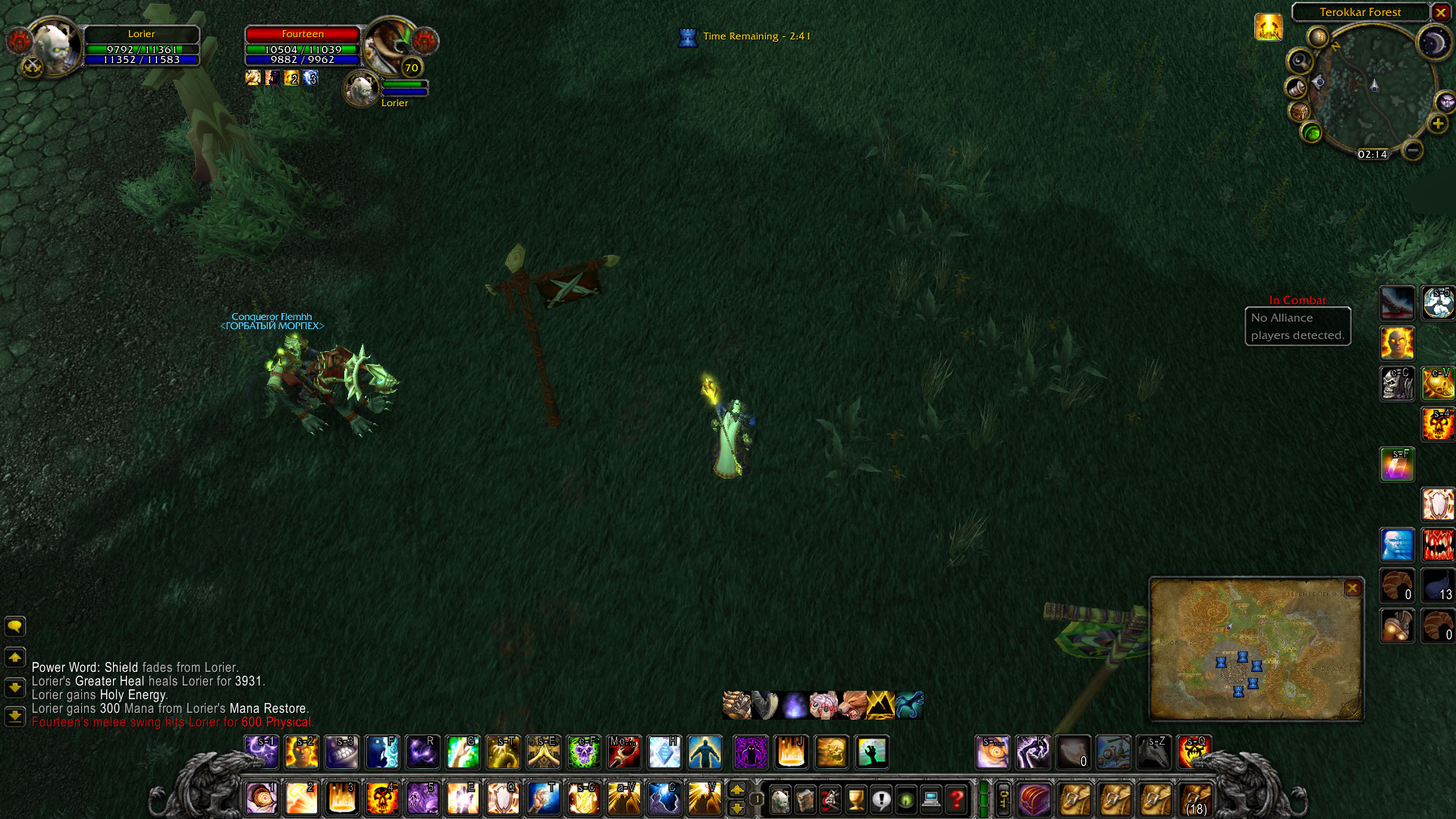Zoom out the minimap with minus button

pos(1412,150)
